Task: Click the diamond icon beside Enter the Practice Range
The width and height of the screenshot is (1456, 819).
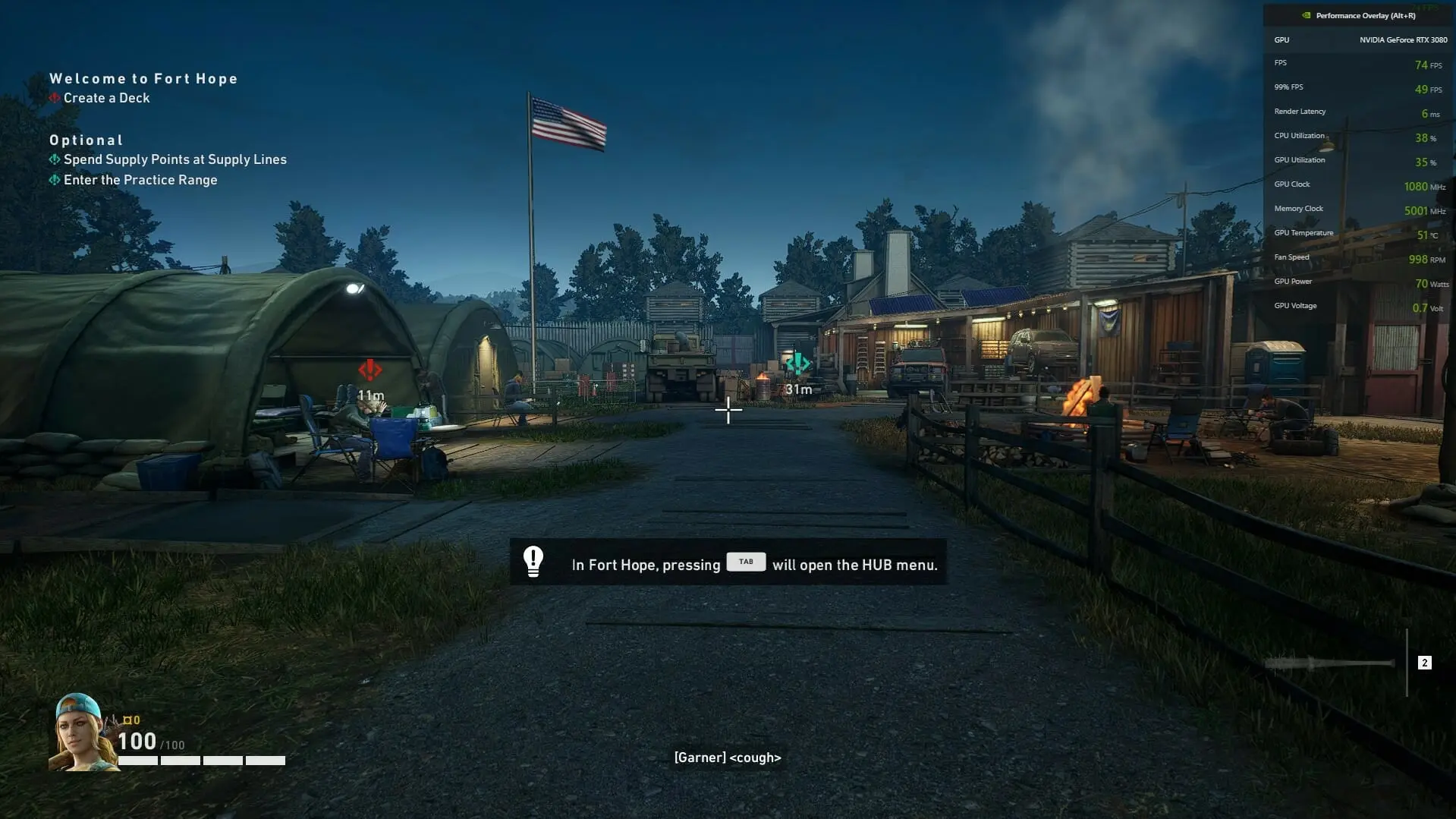Action: tap(55, 180)
